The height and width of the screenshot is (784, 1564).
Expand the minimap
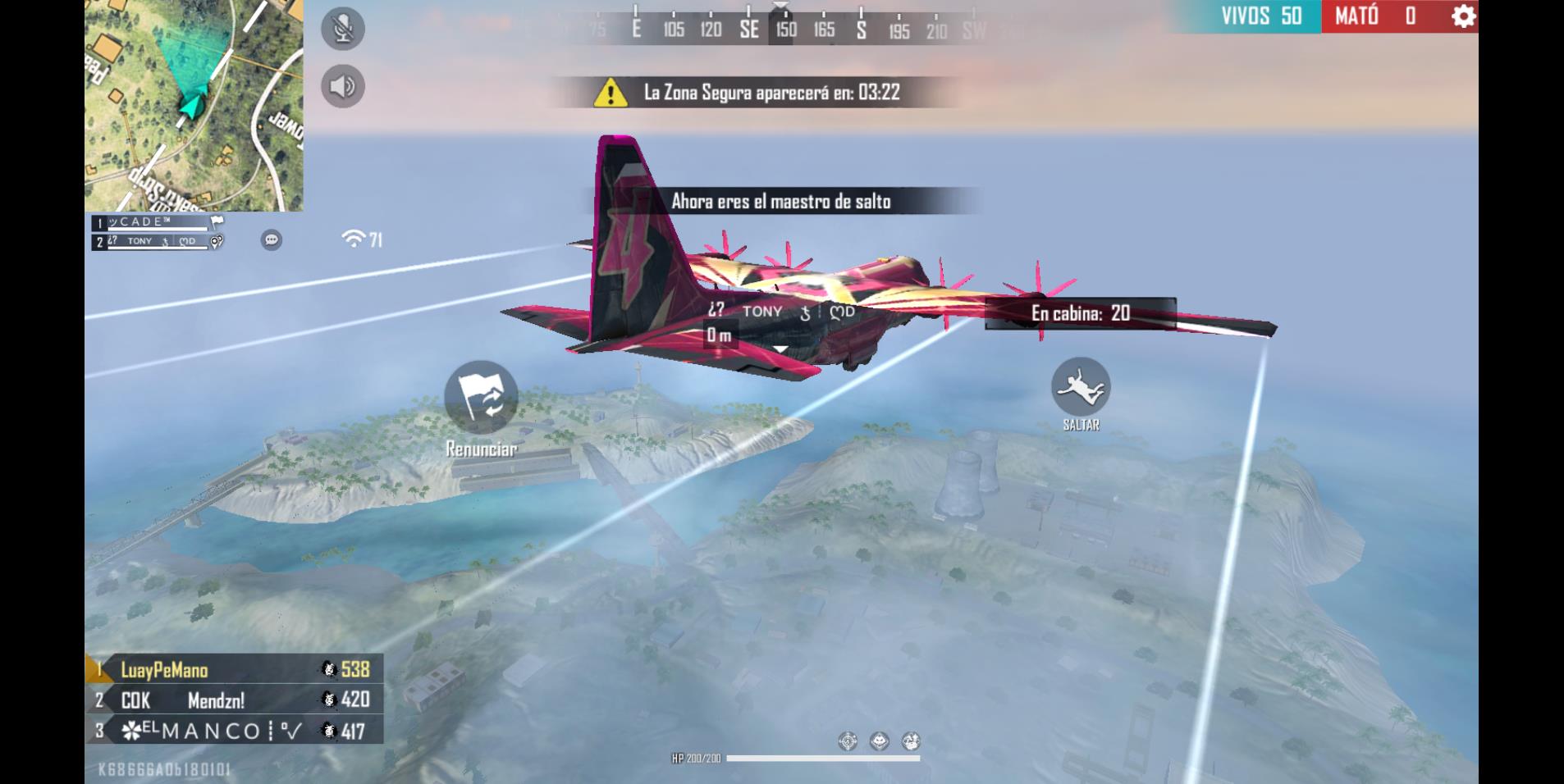(x=194, y=106)
